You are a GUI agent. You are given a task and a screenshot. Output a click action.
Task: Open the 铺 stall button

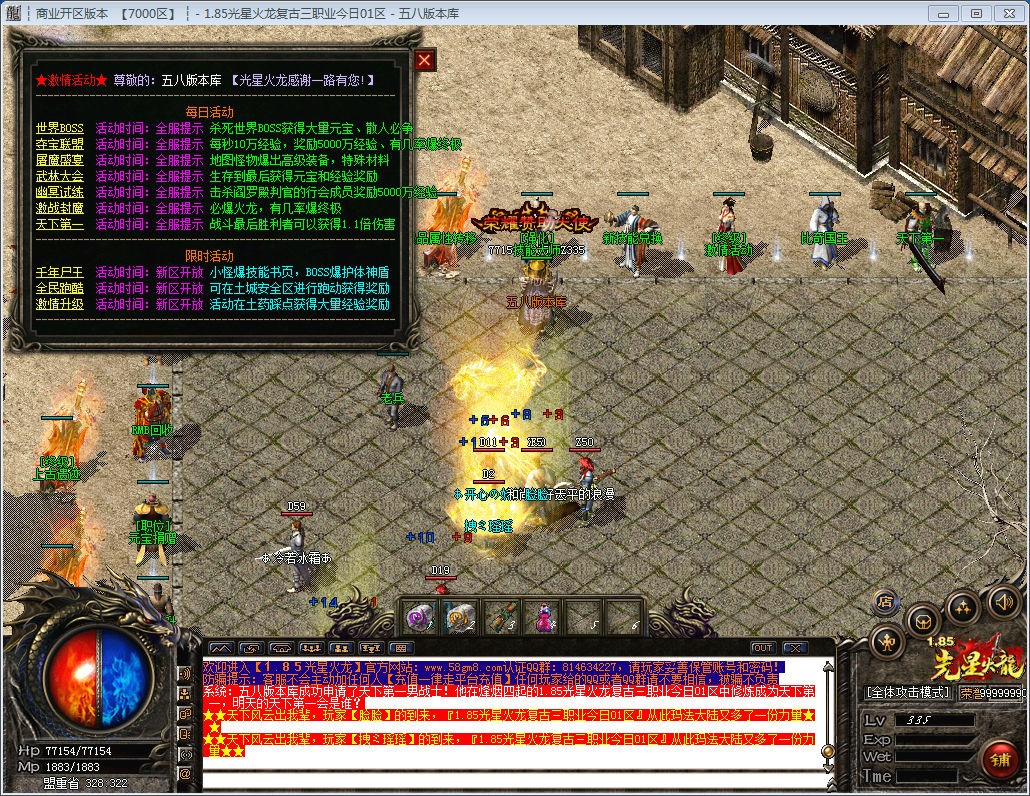(x=998, y=759)
